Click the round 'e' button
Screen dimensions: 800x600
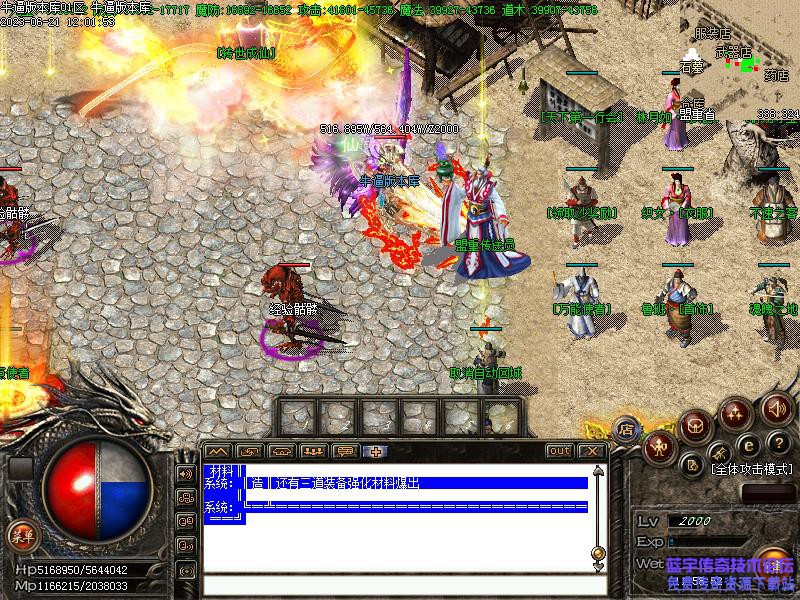[x=745, y=446]
